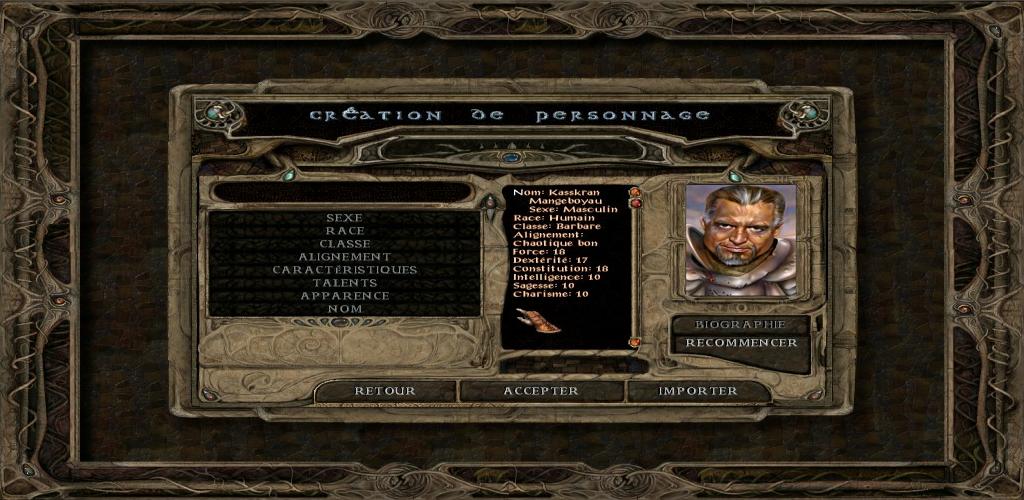The height and width of the screenshot is (500, 1024).
Task: Select the SEXE menu entry
Action: pos(344,217)
